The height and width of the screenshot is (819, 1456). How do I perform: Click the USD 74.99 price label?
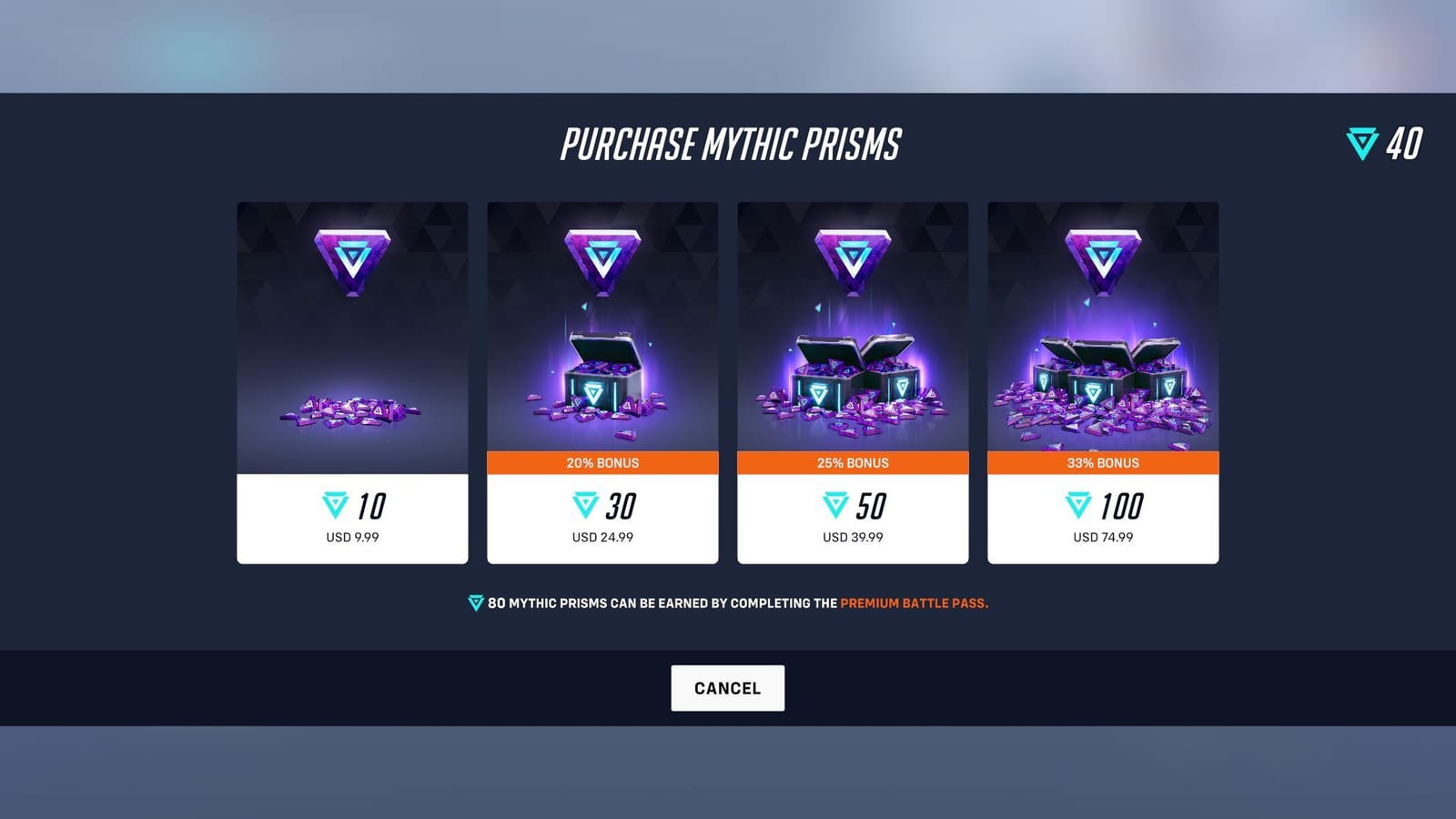[x=1103, y=537]
